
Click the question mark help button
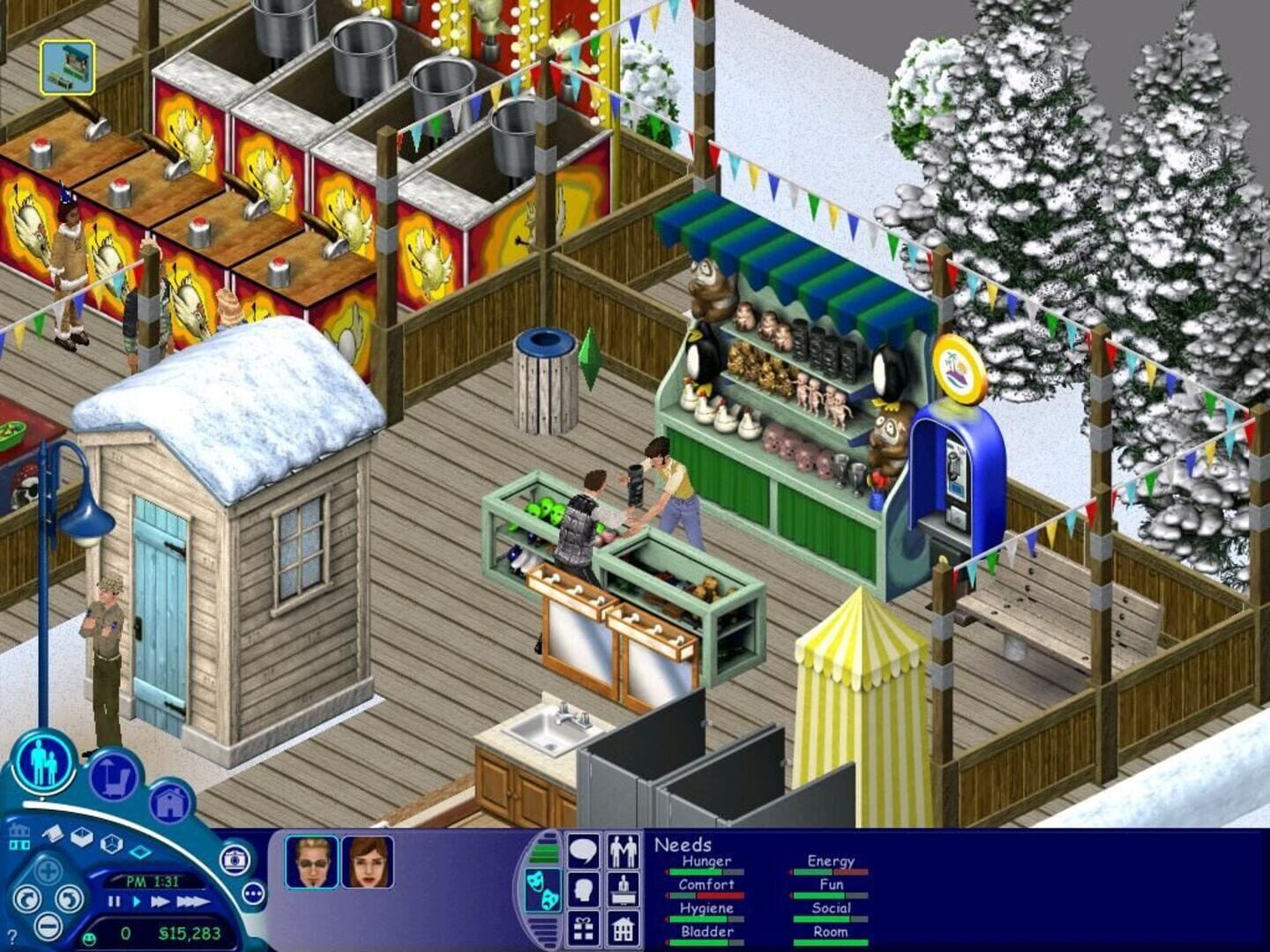click(x=12, y=934)
